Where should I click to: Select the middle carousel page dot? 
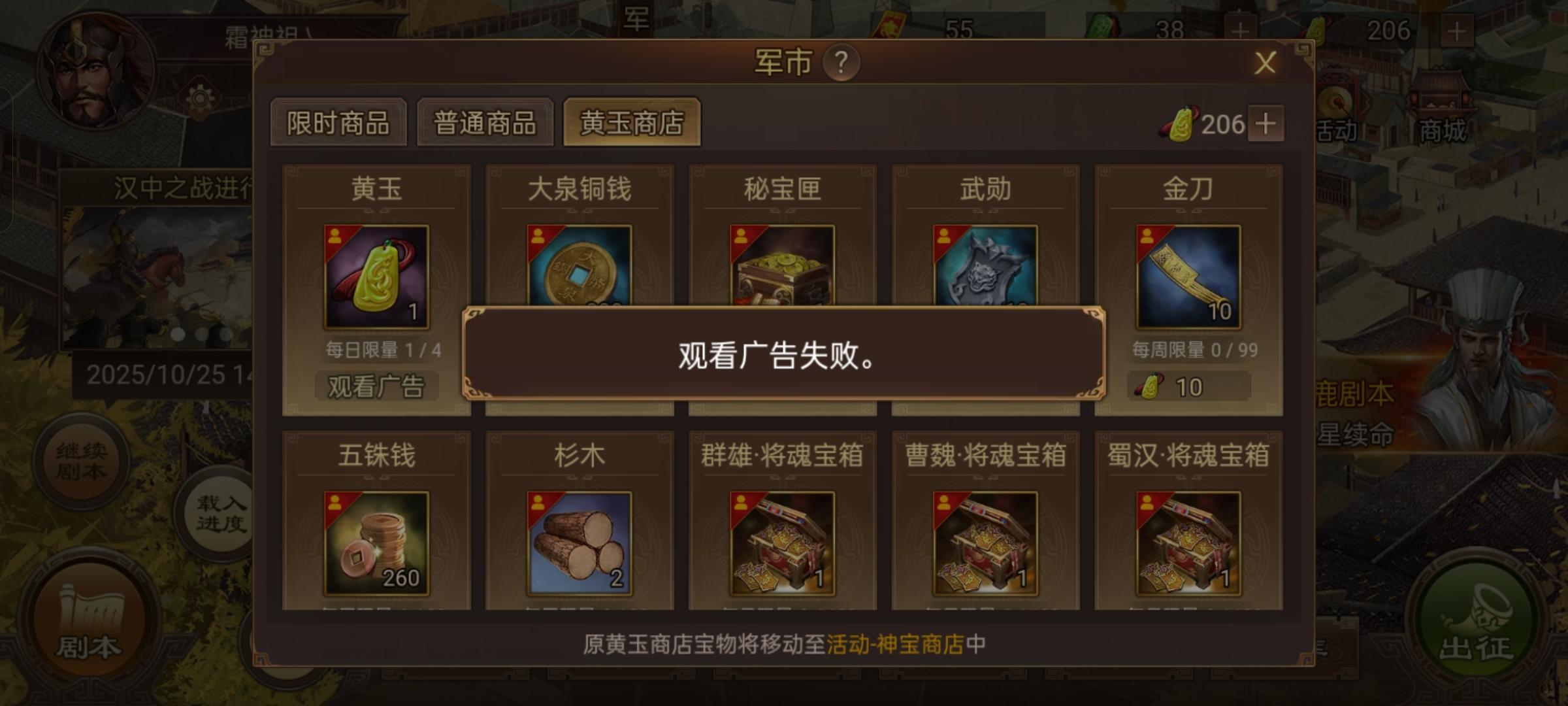(201, 335)
